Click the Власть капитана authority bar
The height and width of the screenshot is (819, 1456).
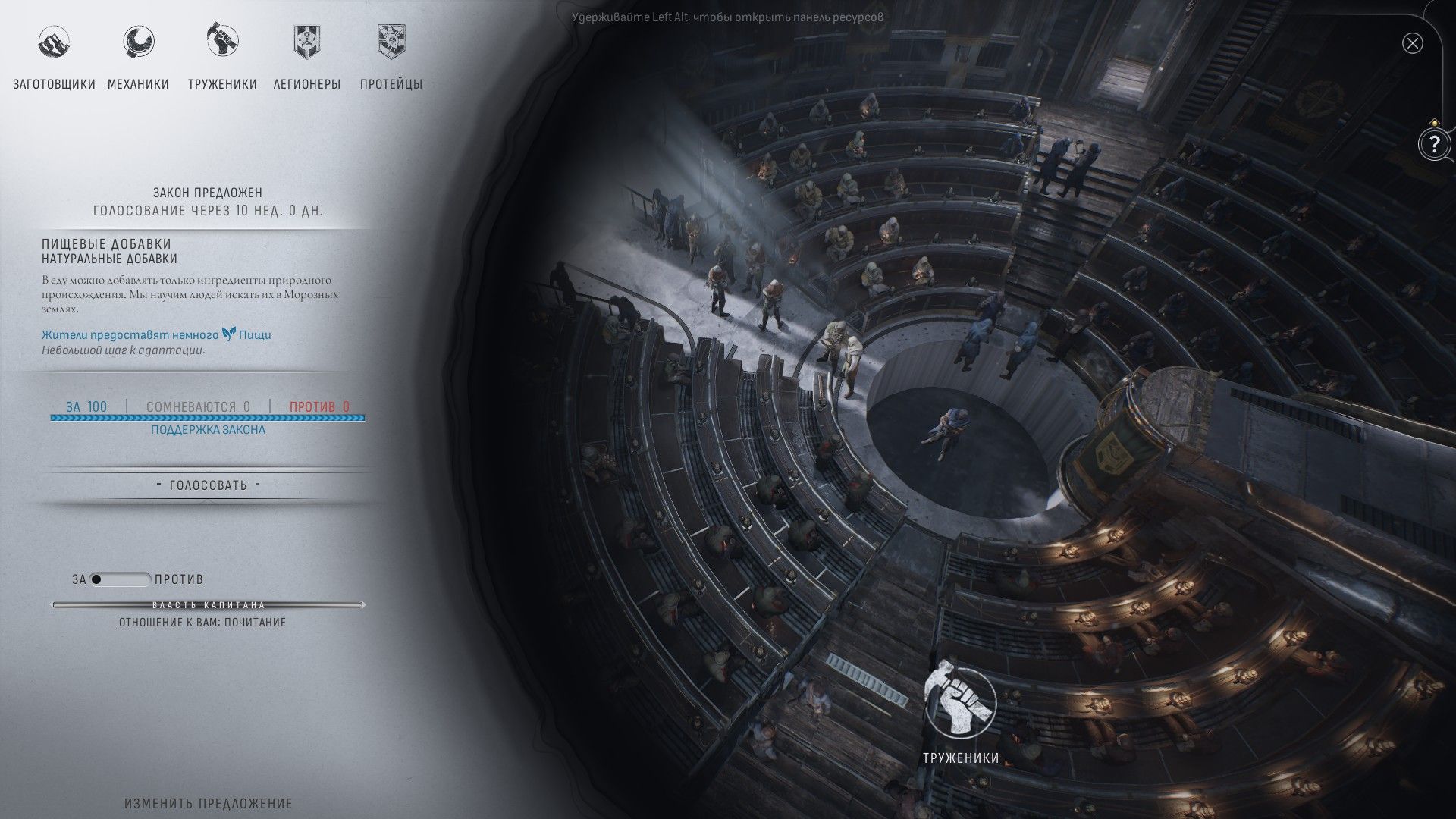point(208,605)
